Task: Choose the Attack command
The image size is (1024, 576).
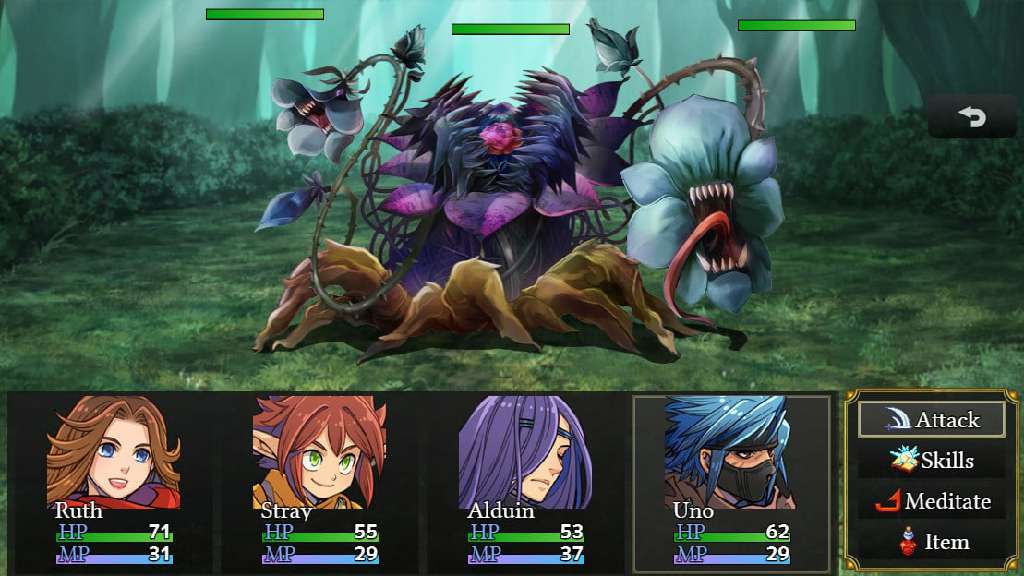Action: point(931,420)
